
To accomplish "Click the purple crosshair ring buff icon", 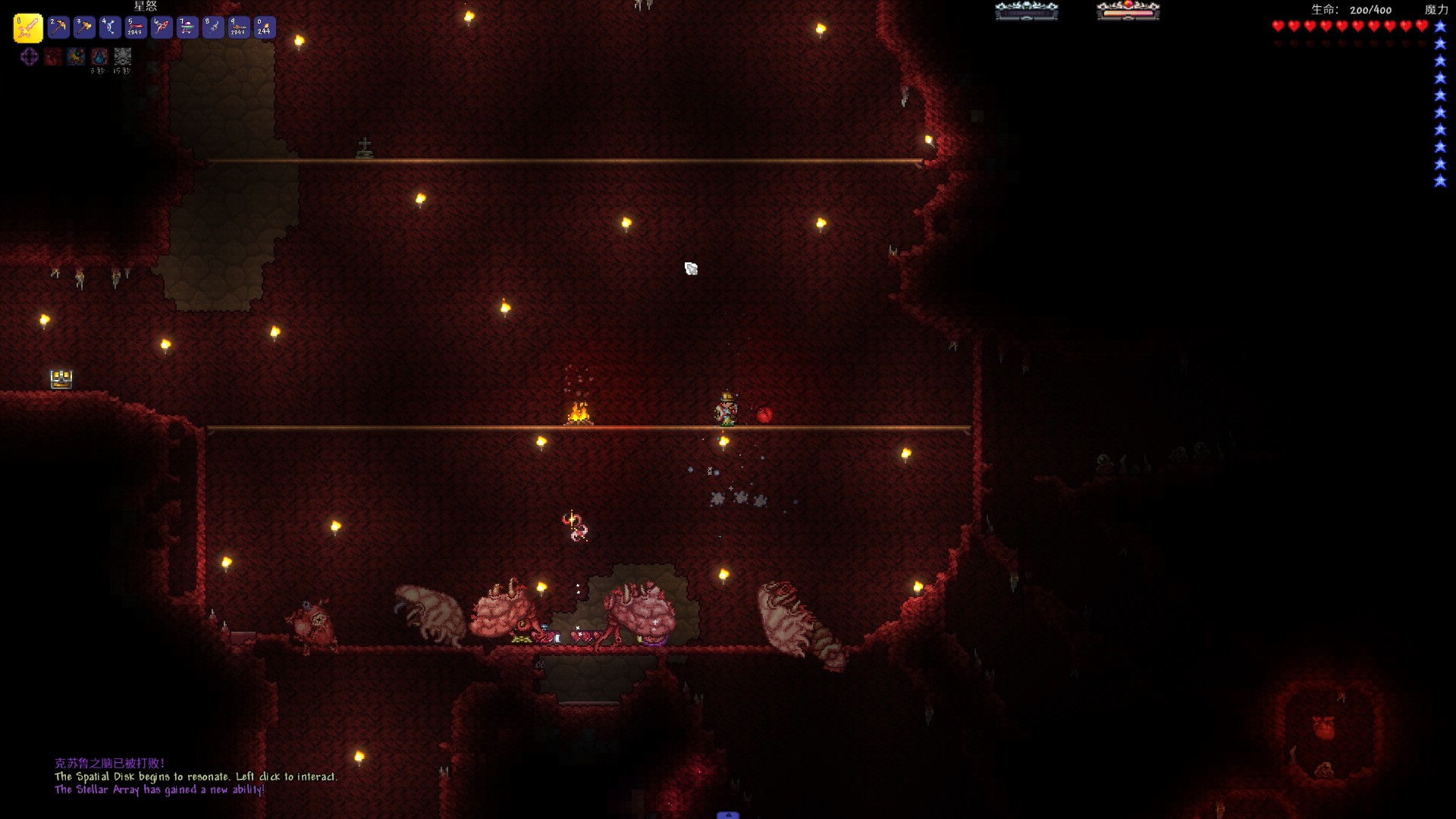I will [x=30, y=57].
